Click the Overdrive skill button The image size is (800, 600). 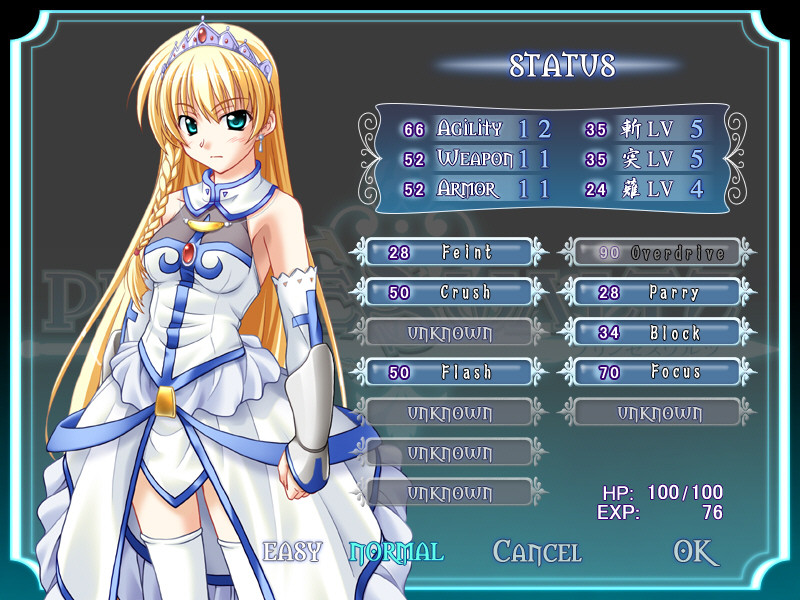tap(656, 253)
